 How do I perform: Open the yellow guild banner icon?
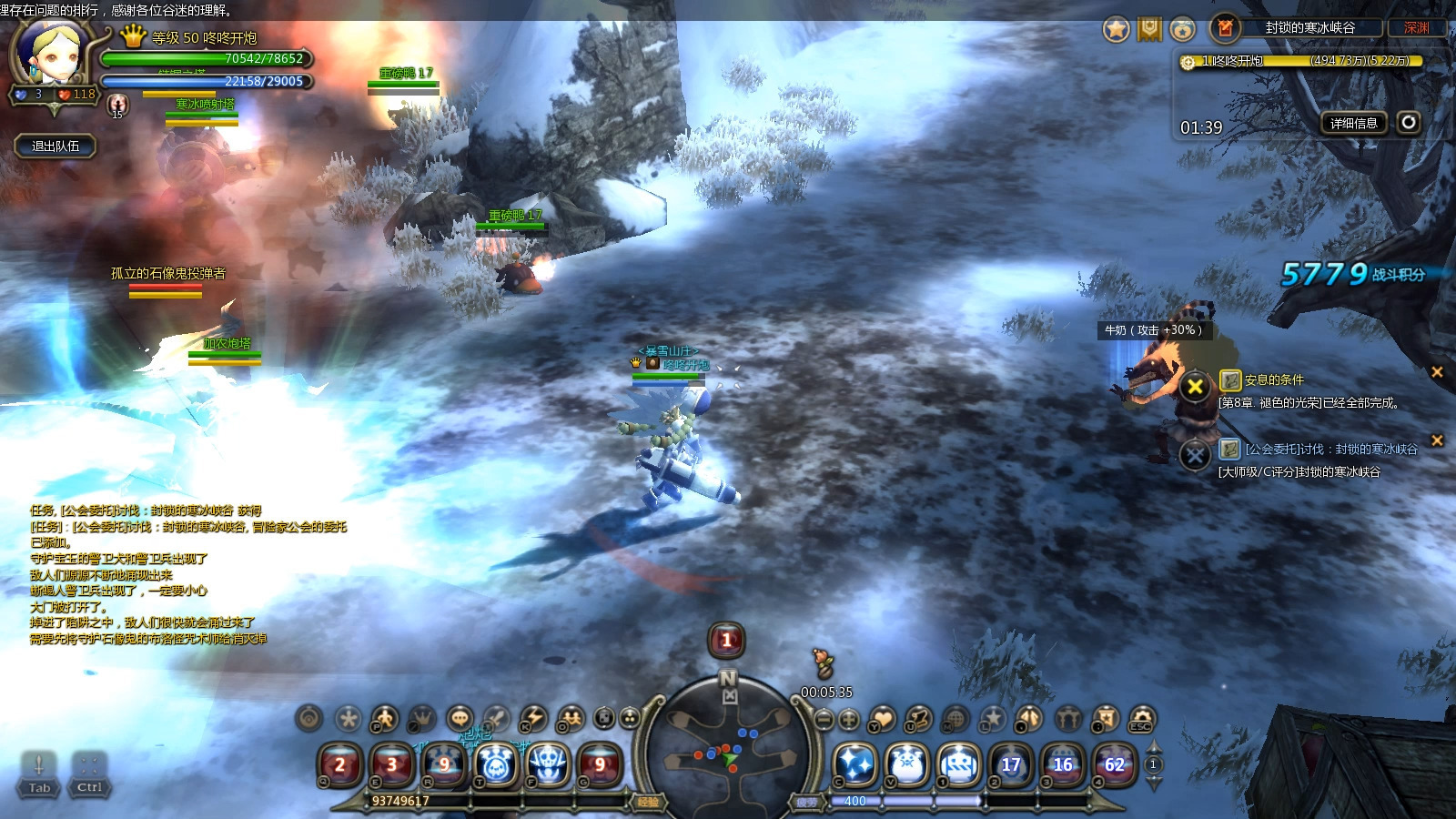click(1150, 29)
